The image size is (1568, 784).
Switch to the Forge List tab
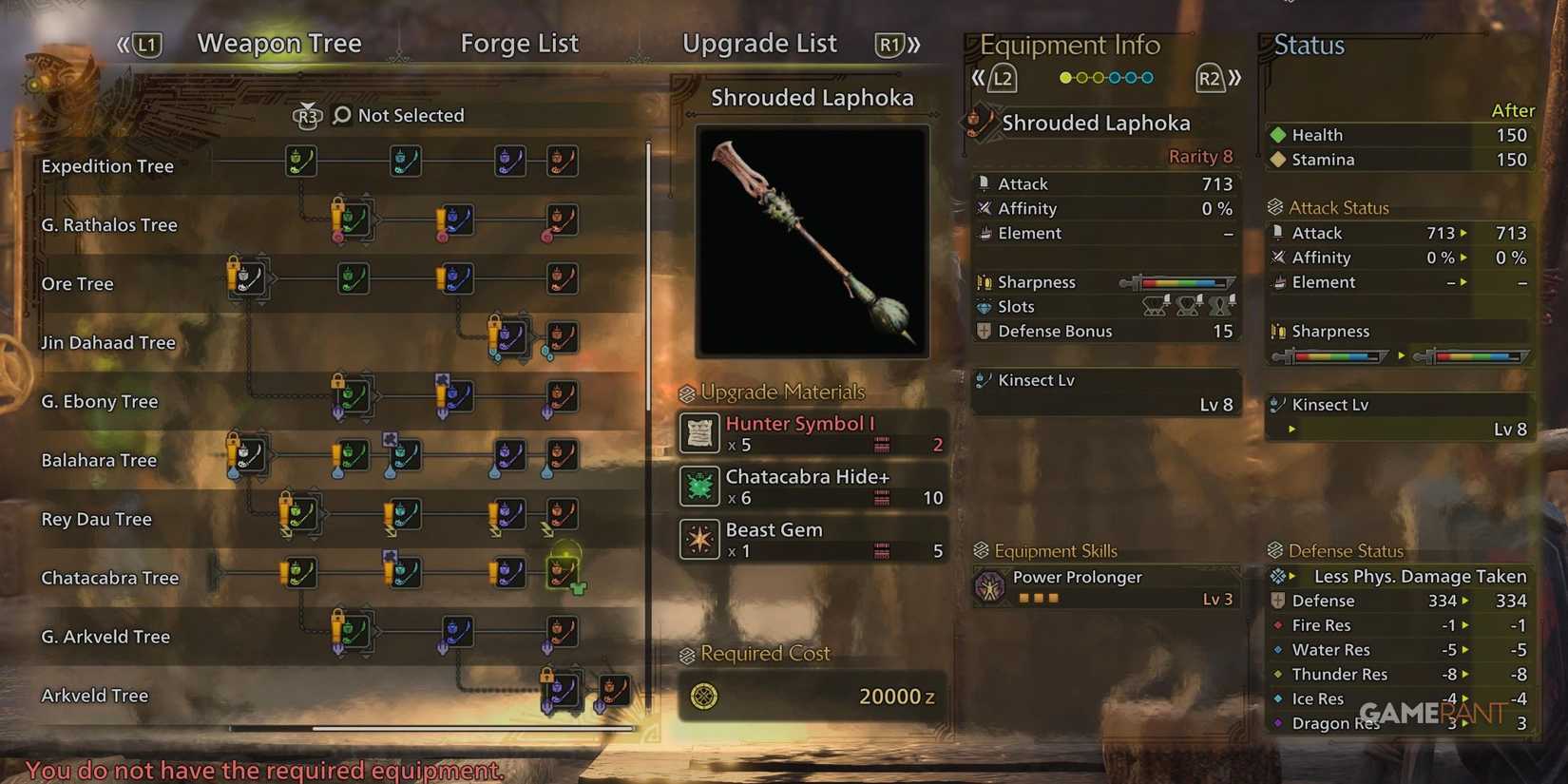tap(520, 43)
